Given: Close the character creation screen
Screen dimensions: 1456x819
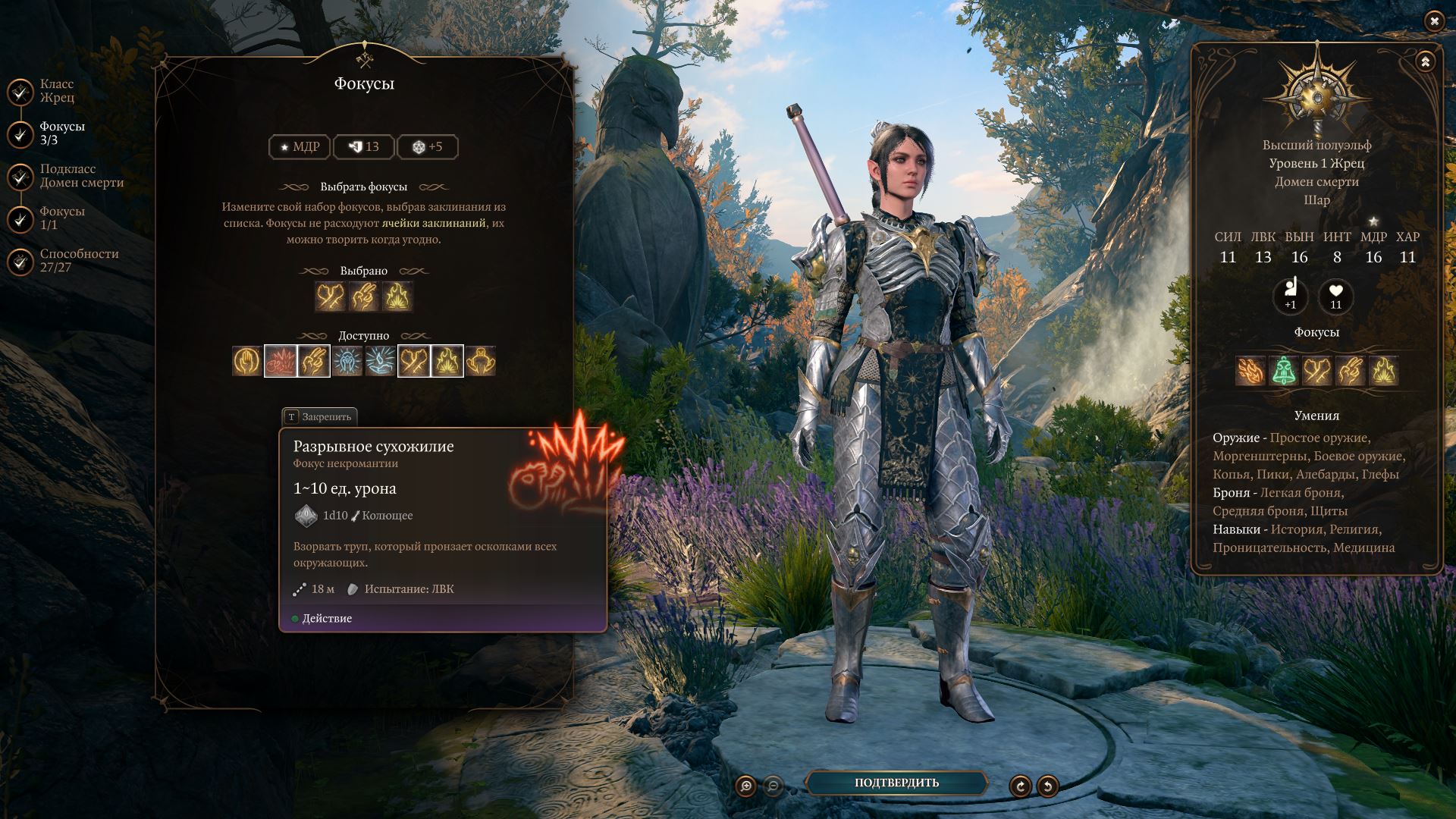Looking at the screenshot, I should (1434, 21).
